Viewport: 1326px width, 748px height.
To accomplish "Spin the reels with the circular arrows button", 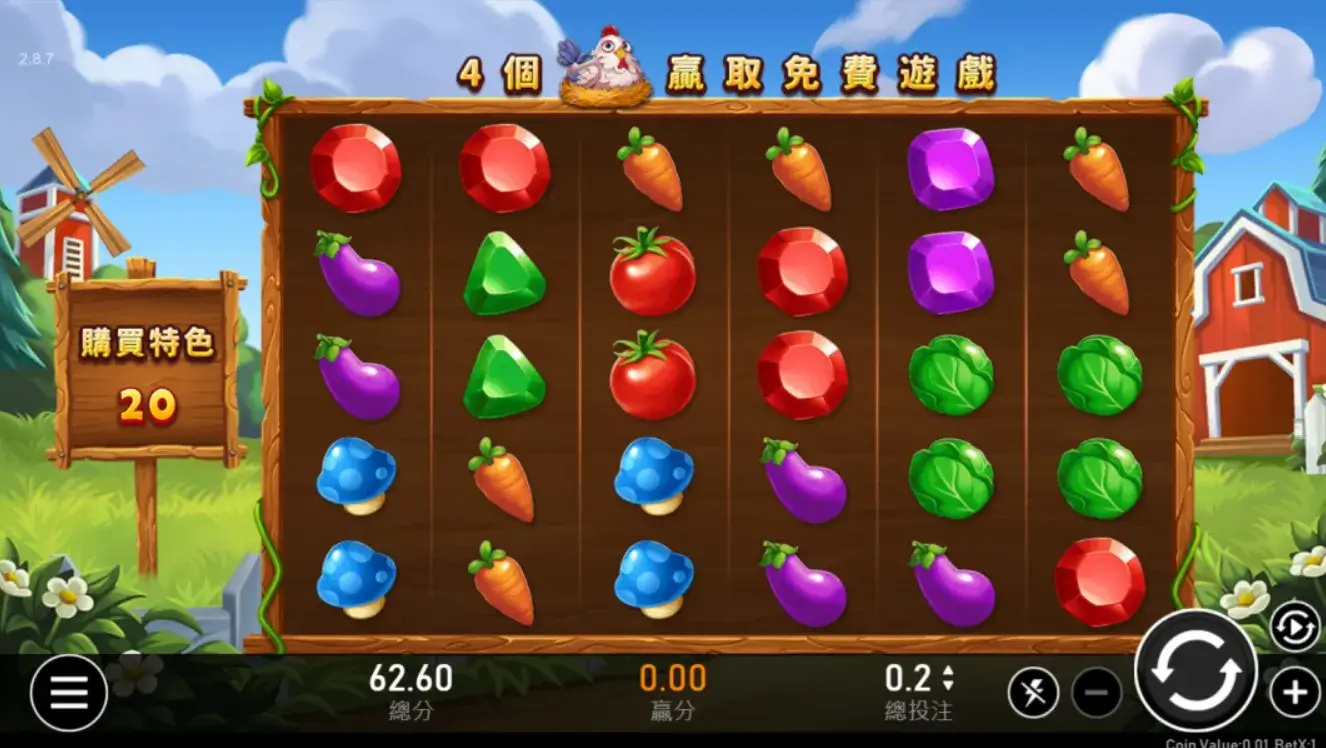I will [x=1195, y=670].
